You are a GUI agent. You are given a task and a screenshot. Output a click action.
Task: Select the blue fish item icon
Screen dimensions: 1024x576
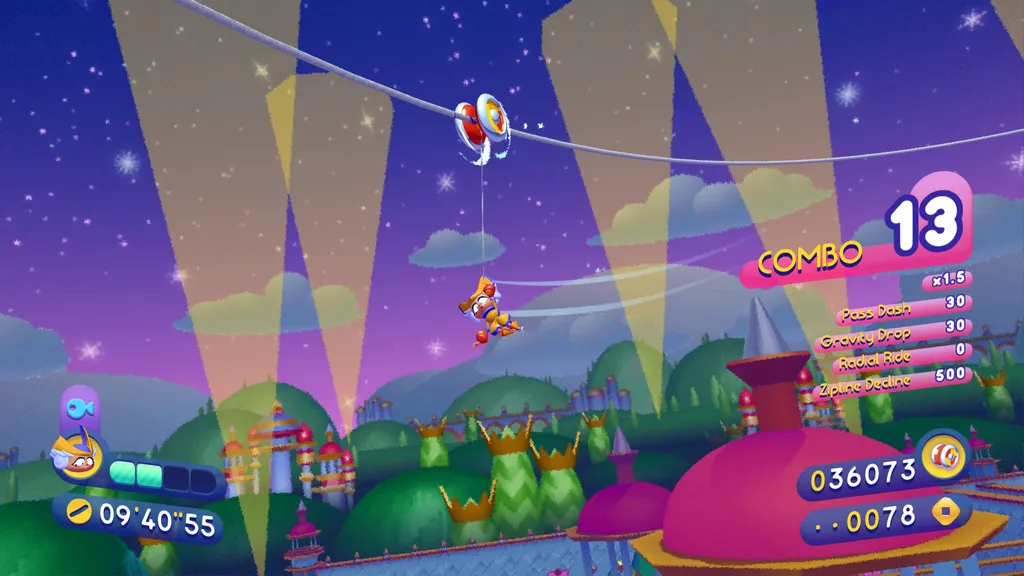[79, 408]
